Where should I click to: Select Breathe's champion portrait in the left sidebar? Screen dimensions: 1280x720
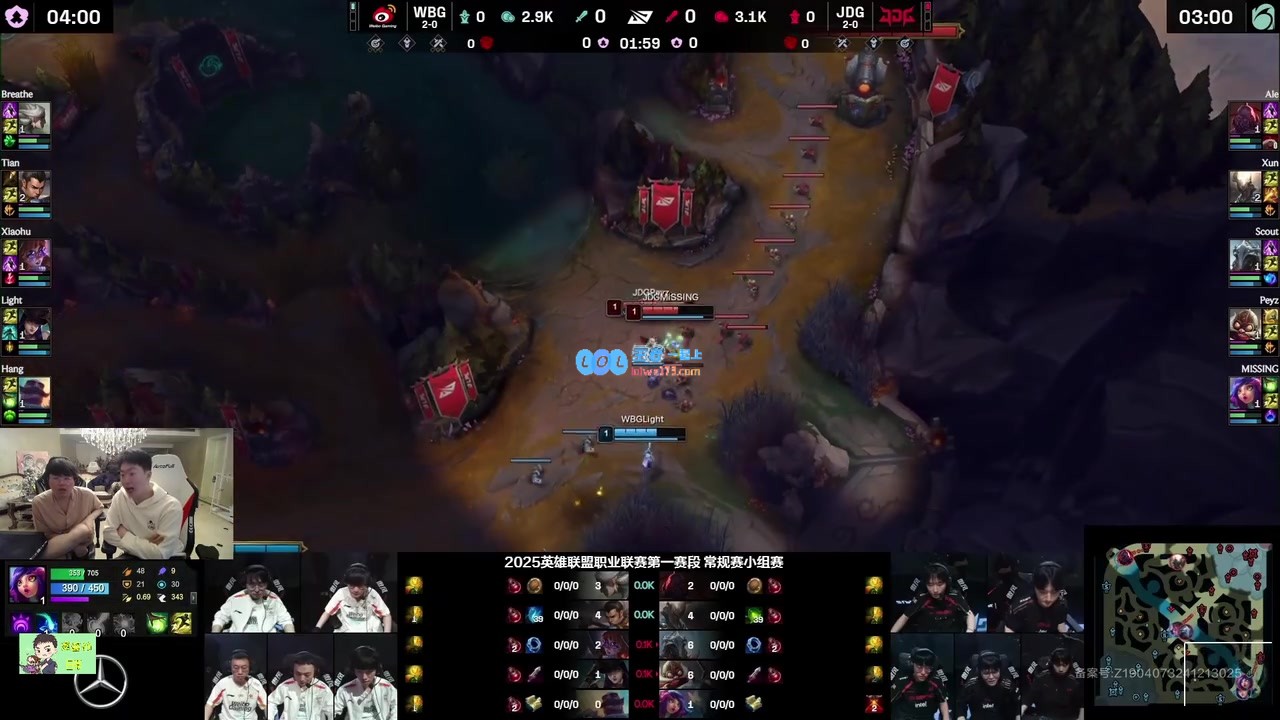[34, 117]
